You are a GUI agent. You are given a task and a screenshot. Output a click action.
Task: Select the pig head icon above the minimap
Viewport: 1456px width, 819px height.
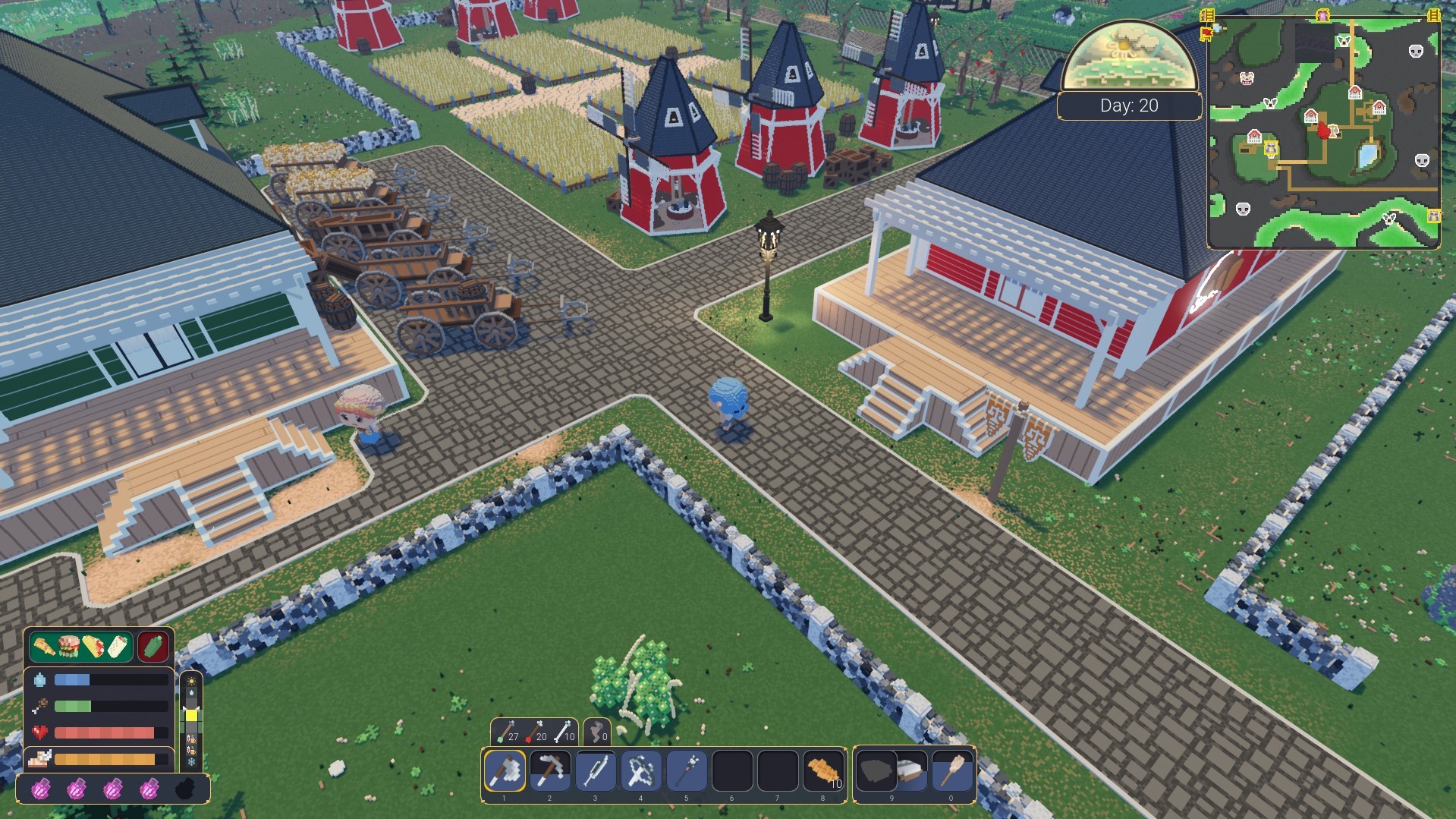click(1322, 14)
